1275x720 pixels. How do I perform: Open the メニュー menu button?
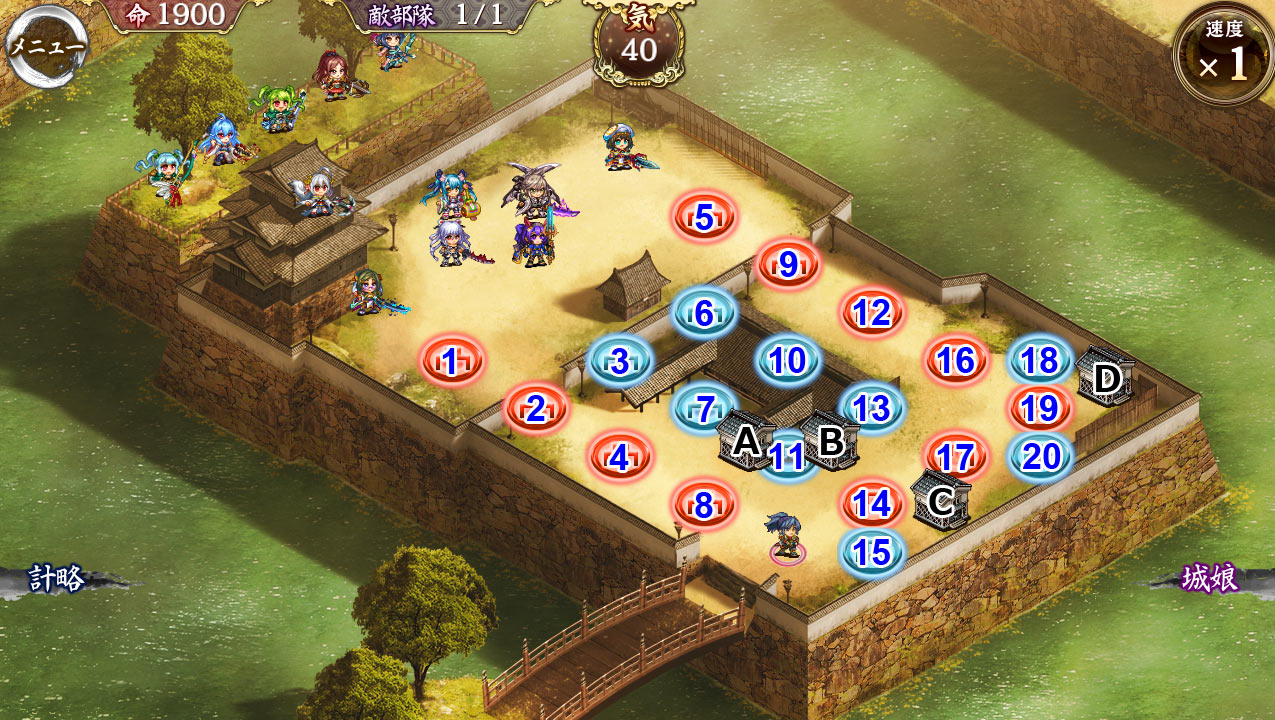(x=46, y=46)
